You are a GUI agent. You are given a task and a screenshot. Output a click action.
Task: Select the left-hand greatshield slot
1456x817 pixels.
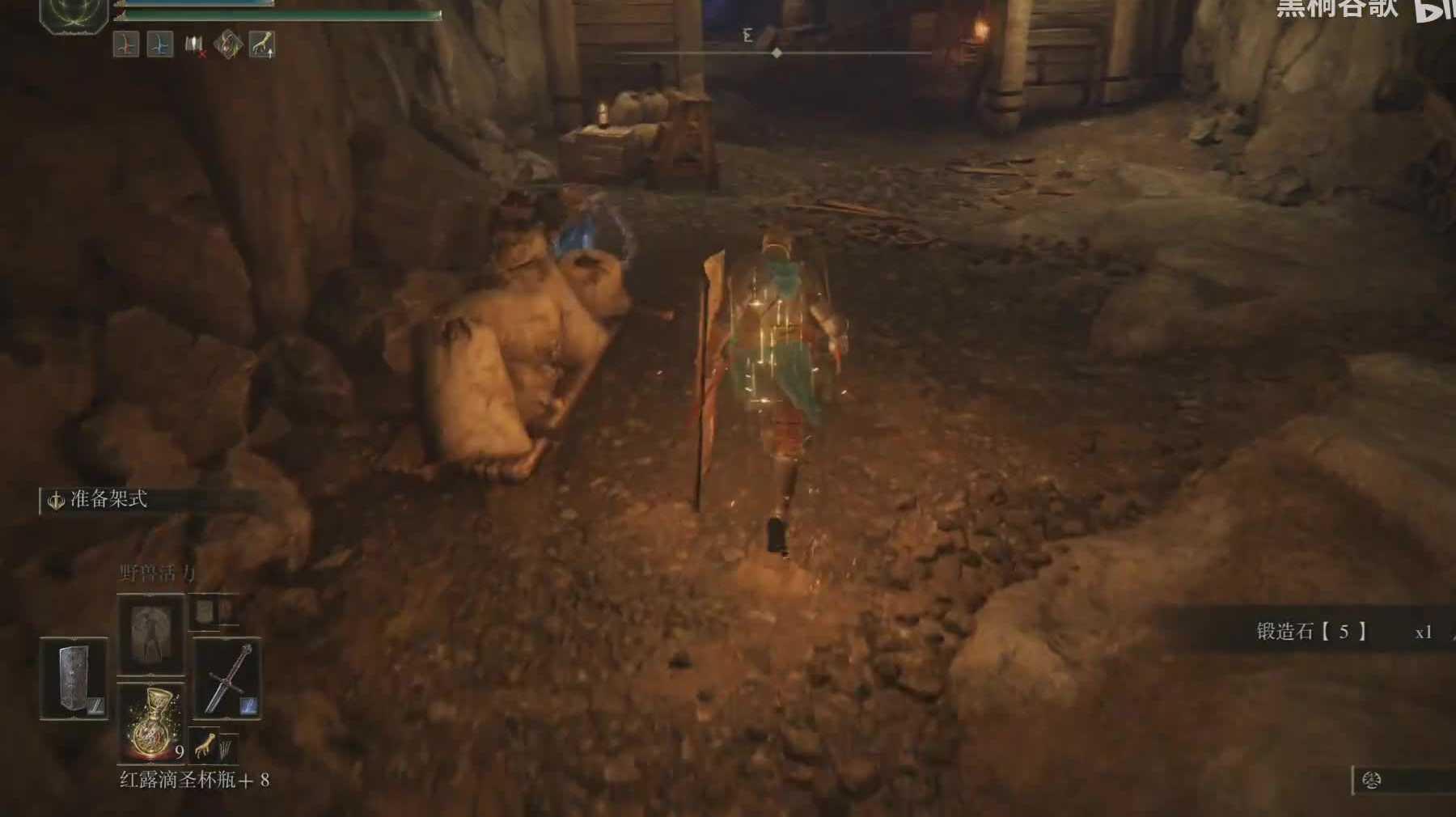74,679
